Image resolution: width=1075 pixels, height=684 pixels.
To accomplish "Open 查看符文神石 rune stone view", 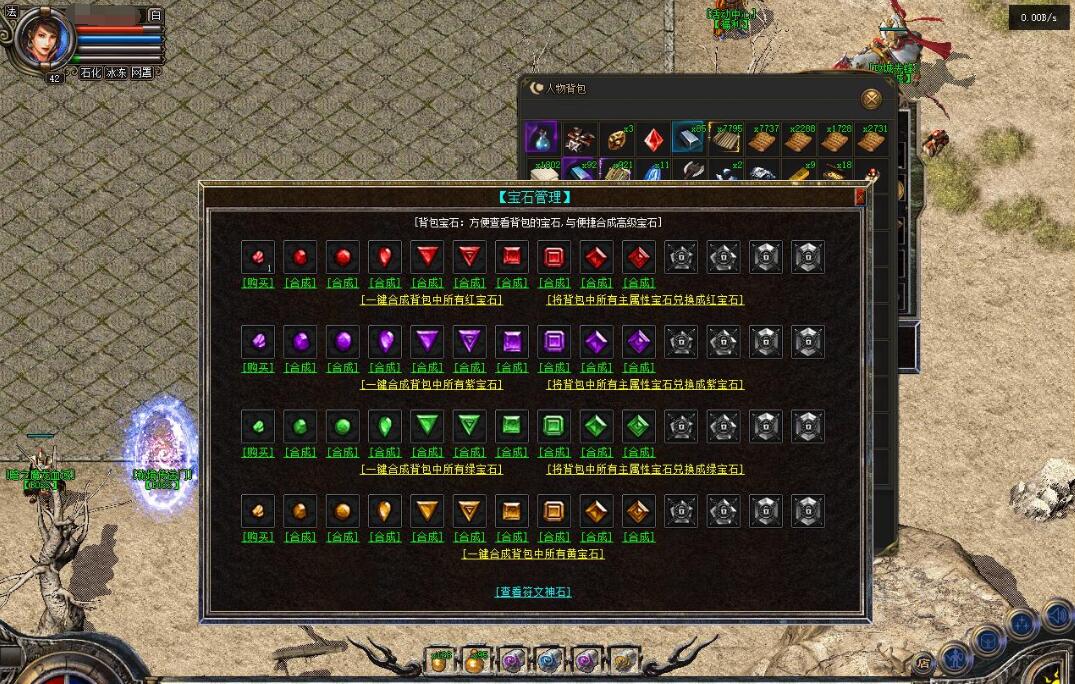I will 533,592.
